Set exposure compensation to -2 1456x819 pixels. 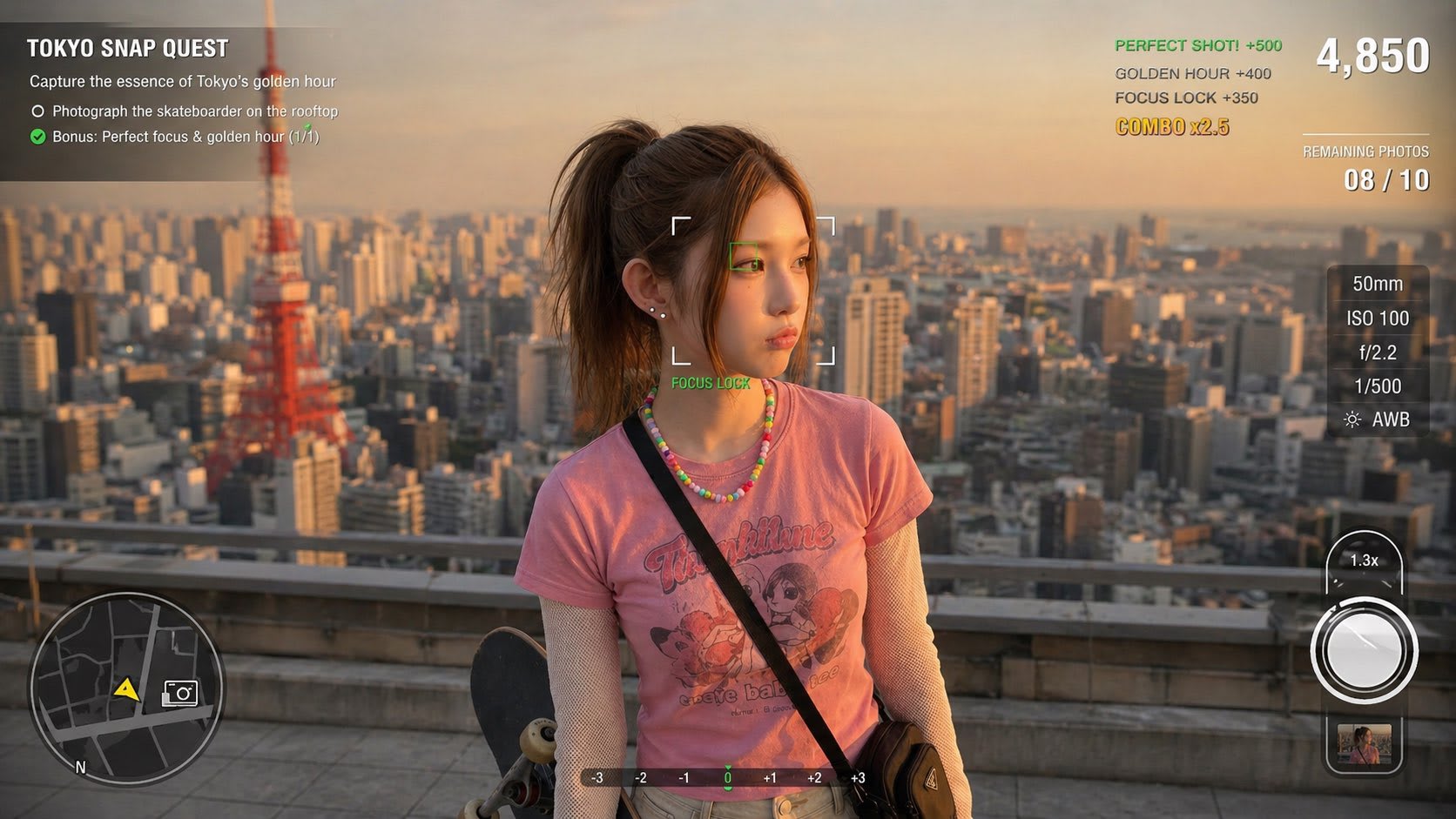point(640,778)
